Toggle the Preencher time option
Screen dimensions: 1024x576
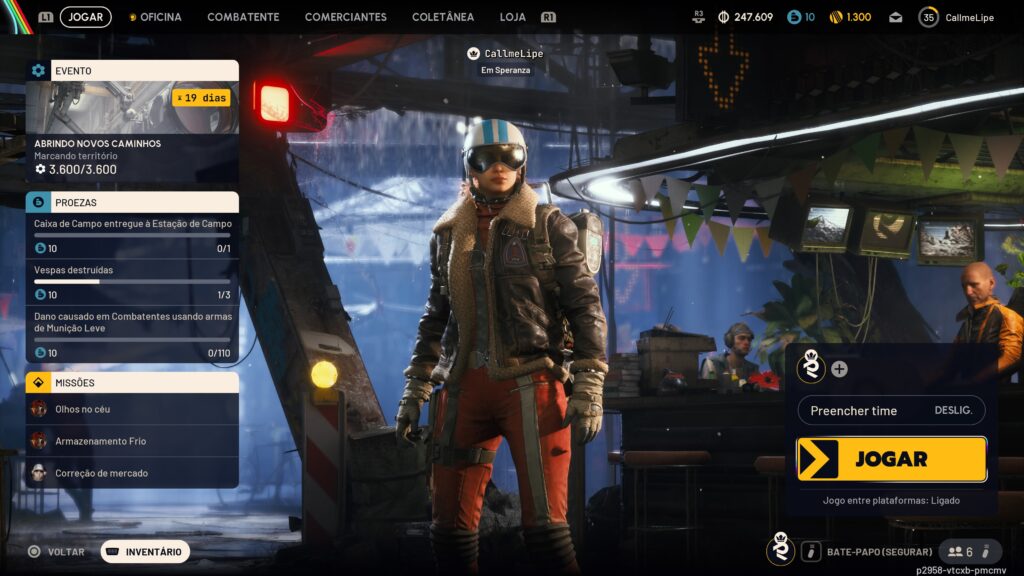[891, 411]
